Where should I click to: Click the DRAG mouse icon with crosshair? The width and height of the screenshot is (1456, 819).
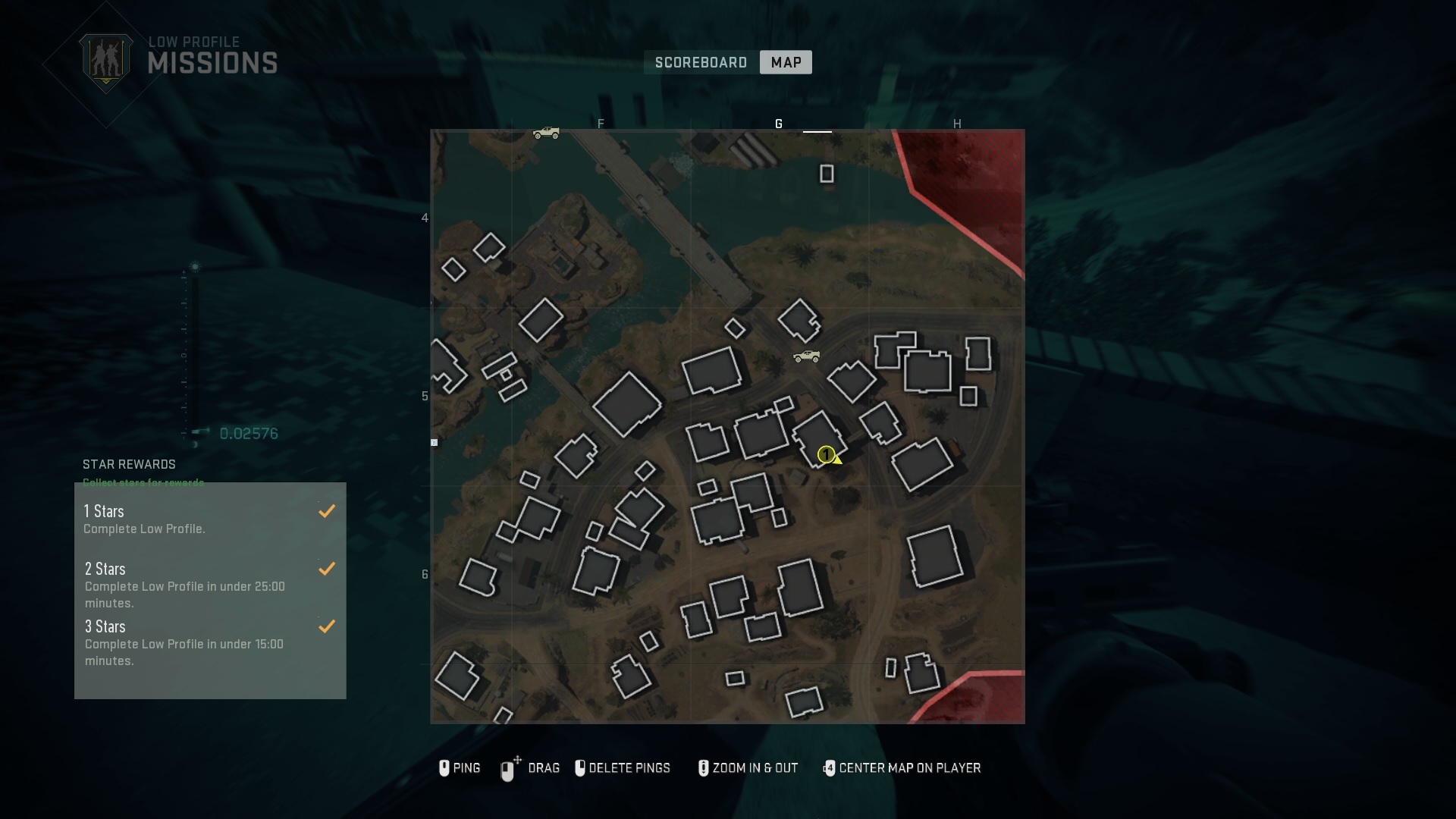509,768
